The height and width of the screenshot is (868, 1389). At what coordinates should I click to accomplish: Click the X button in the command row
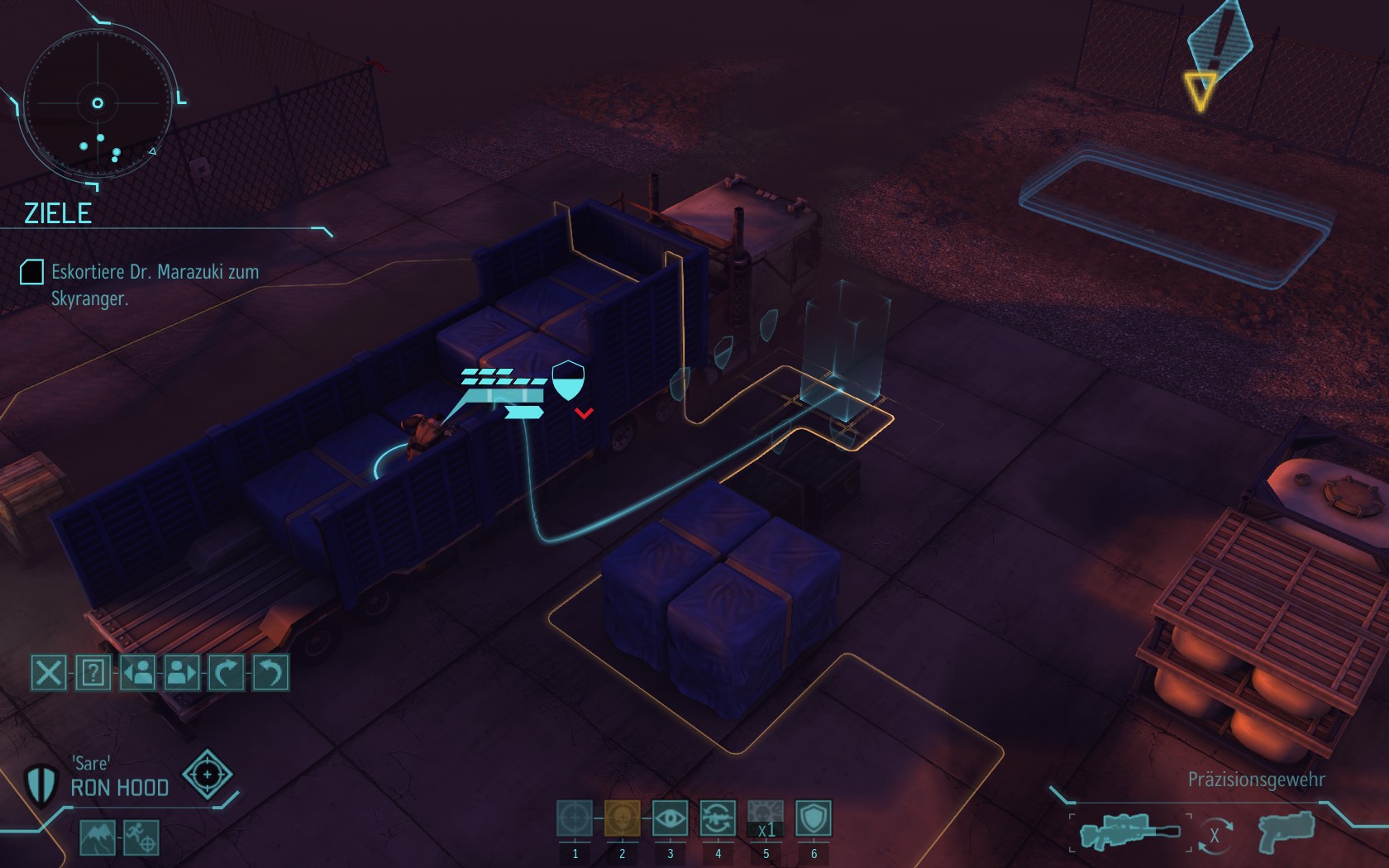[x=49, y=673]
